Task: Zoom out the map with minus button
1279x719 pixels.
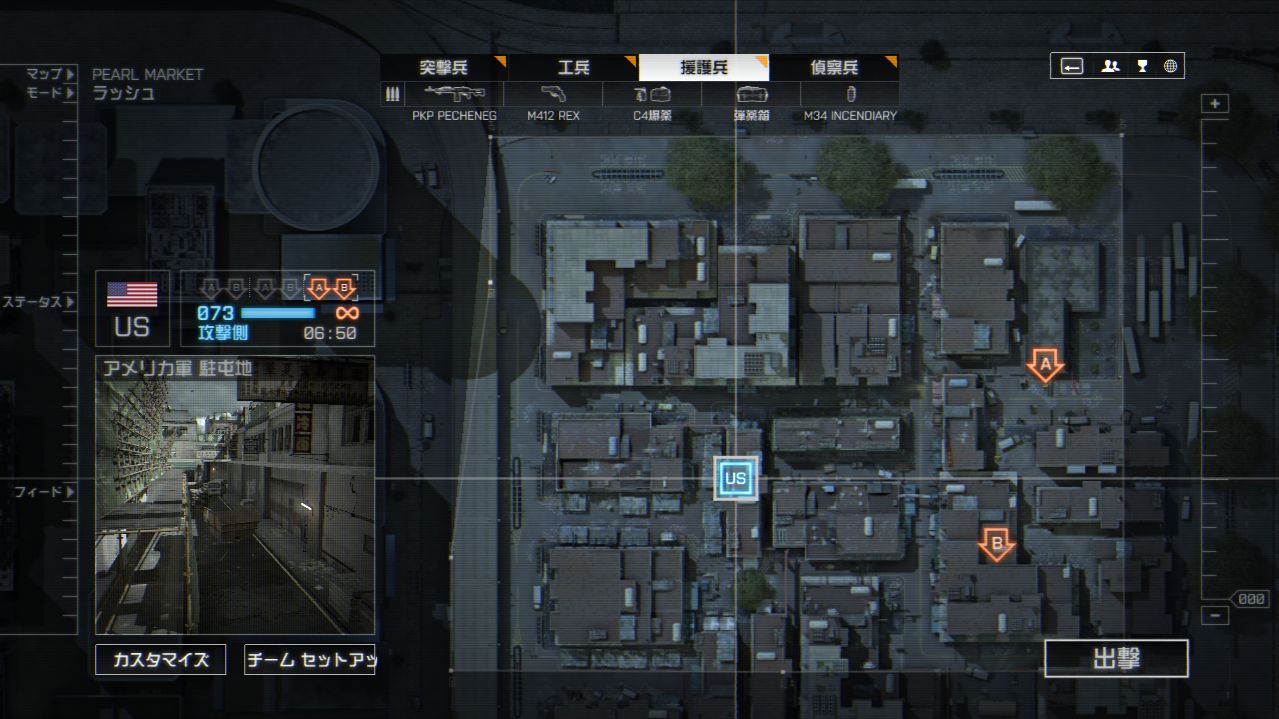Action: coord(1215,615)
